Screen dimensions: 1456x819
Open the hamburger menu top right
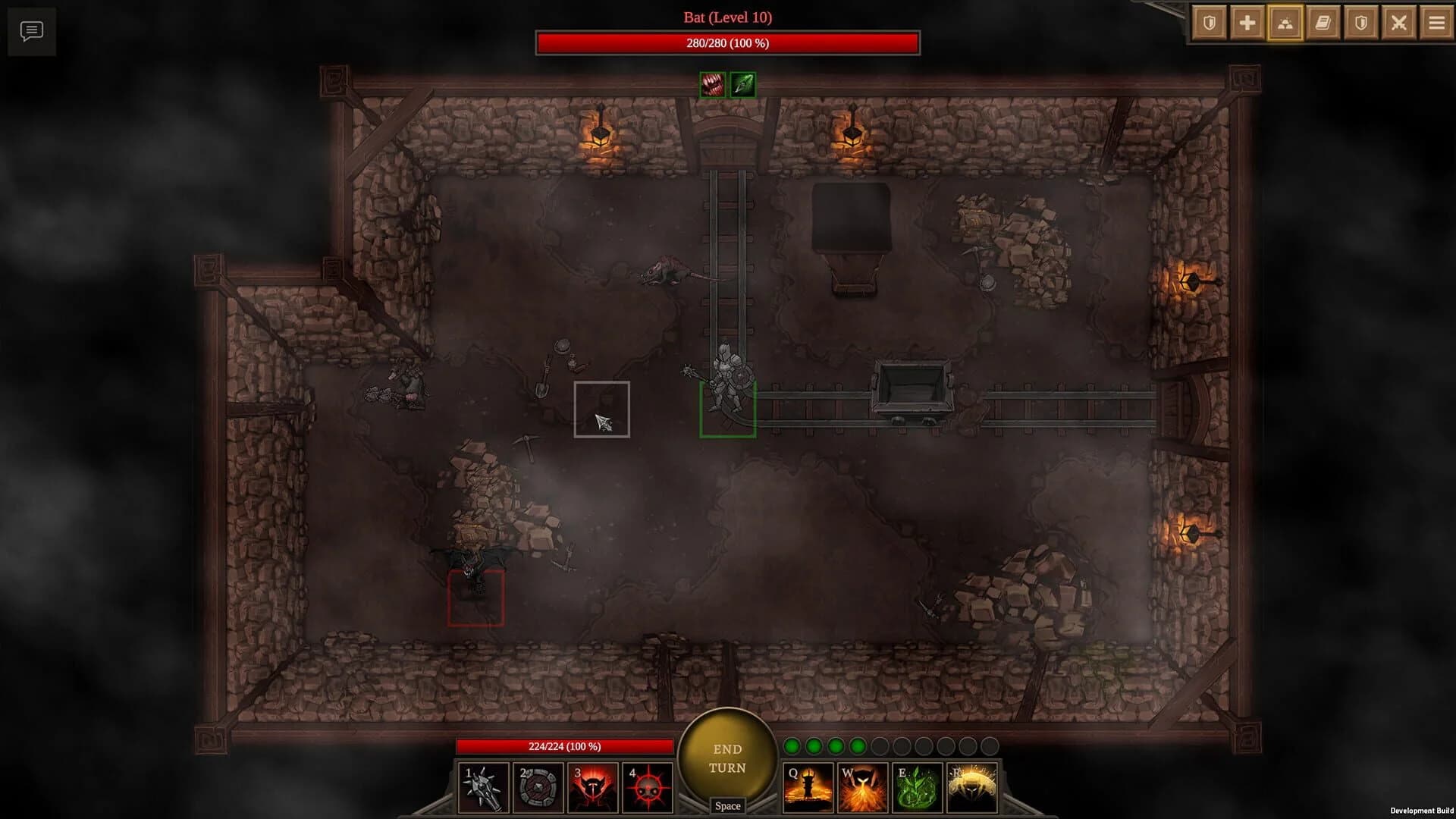pos(1437,22)
